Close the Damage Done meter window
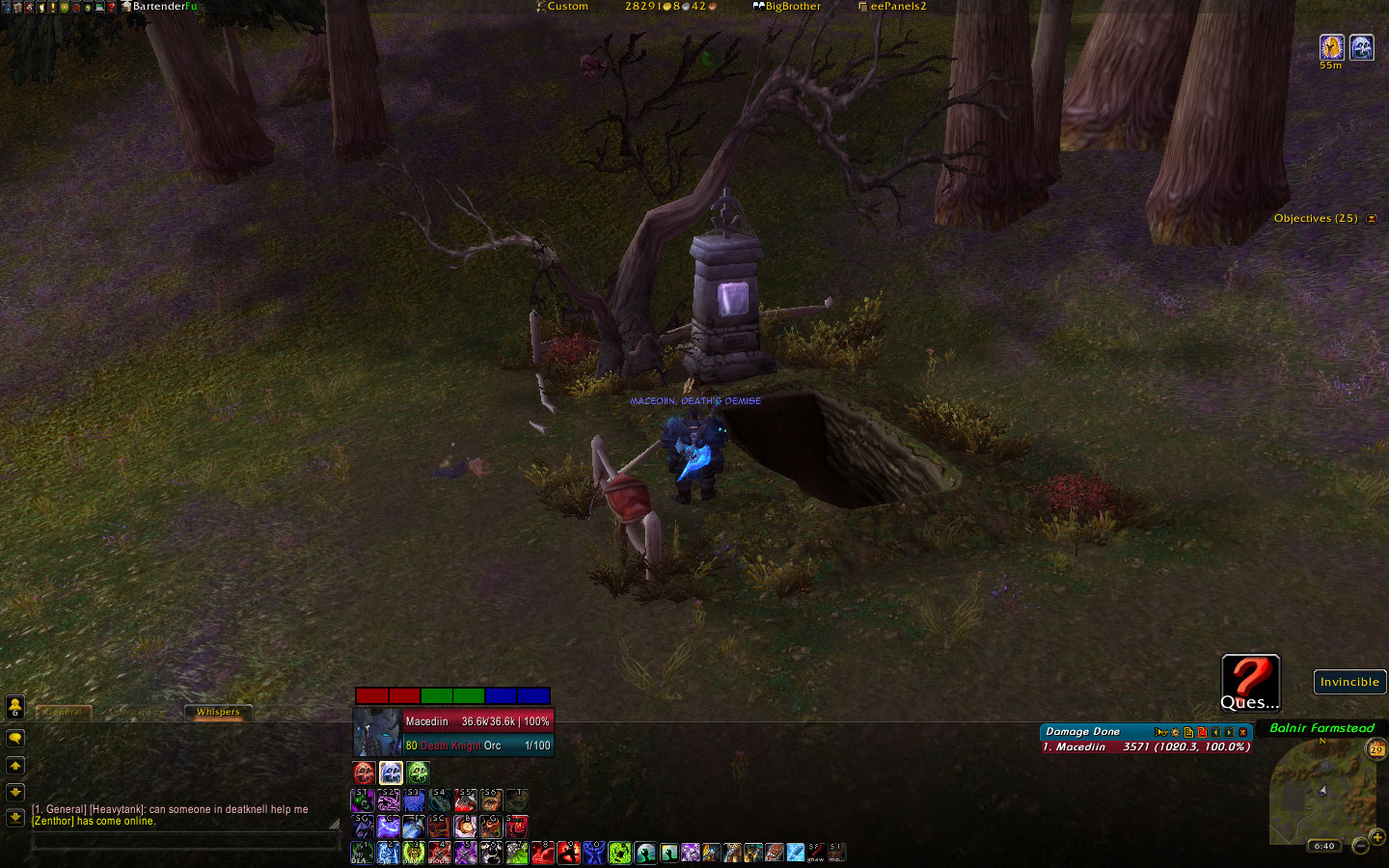 click(1243, 732)
